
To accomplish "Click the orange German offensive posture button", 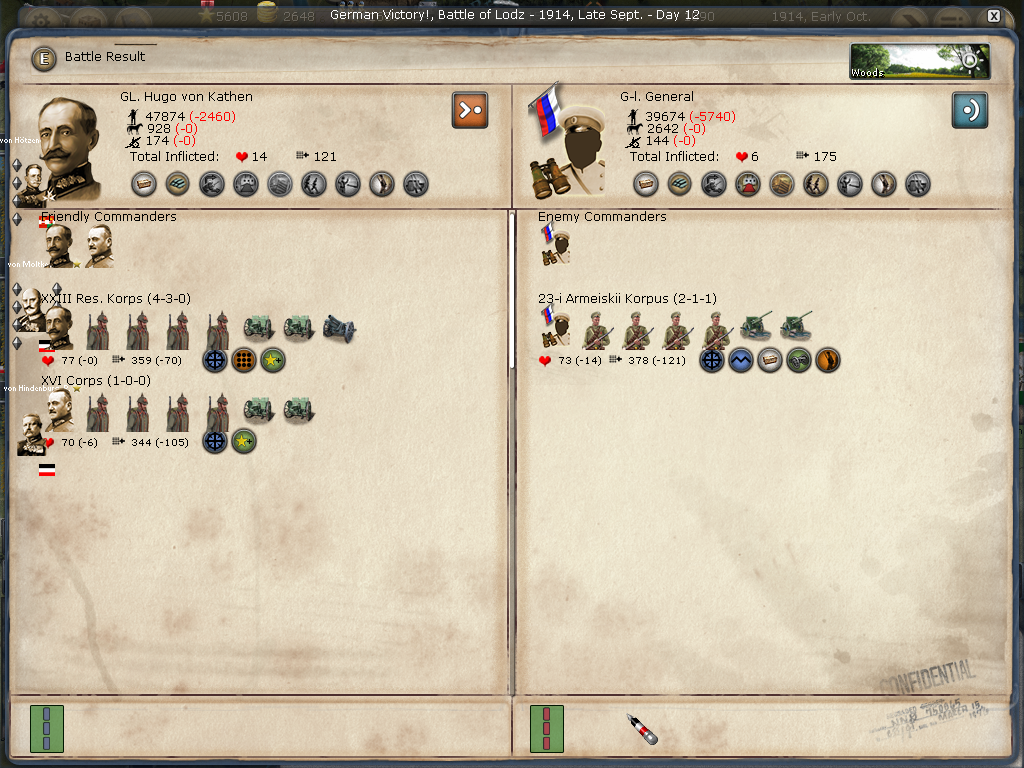I will [469, 110].
